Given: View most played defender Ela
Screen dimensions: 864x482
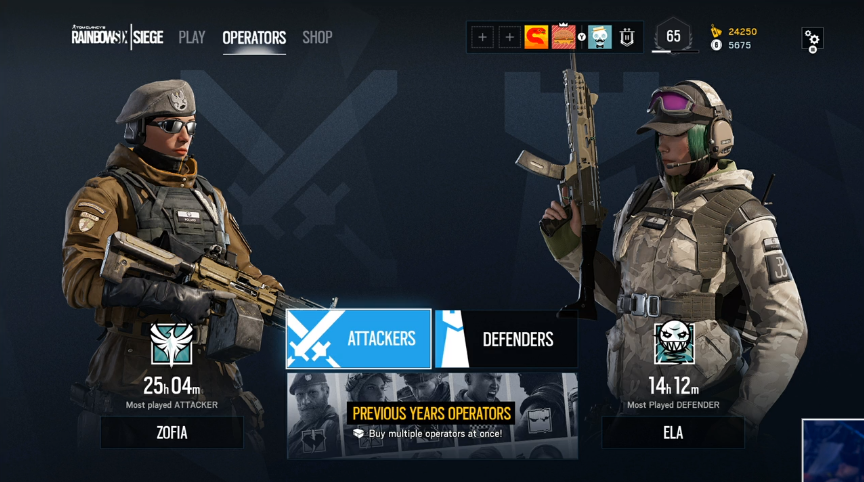Looking at the screenshot, I should (x=672, y=433).
